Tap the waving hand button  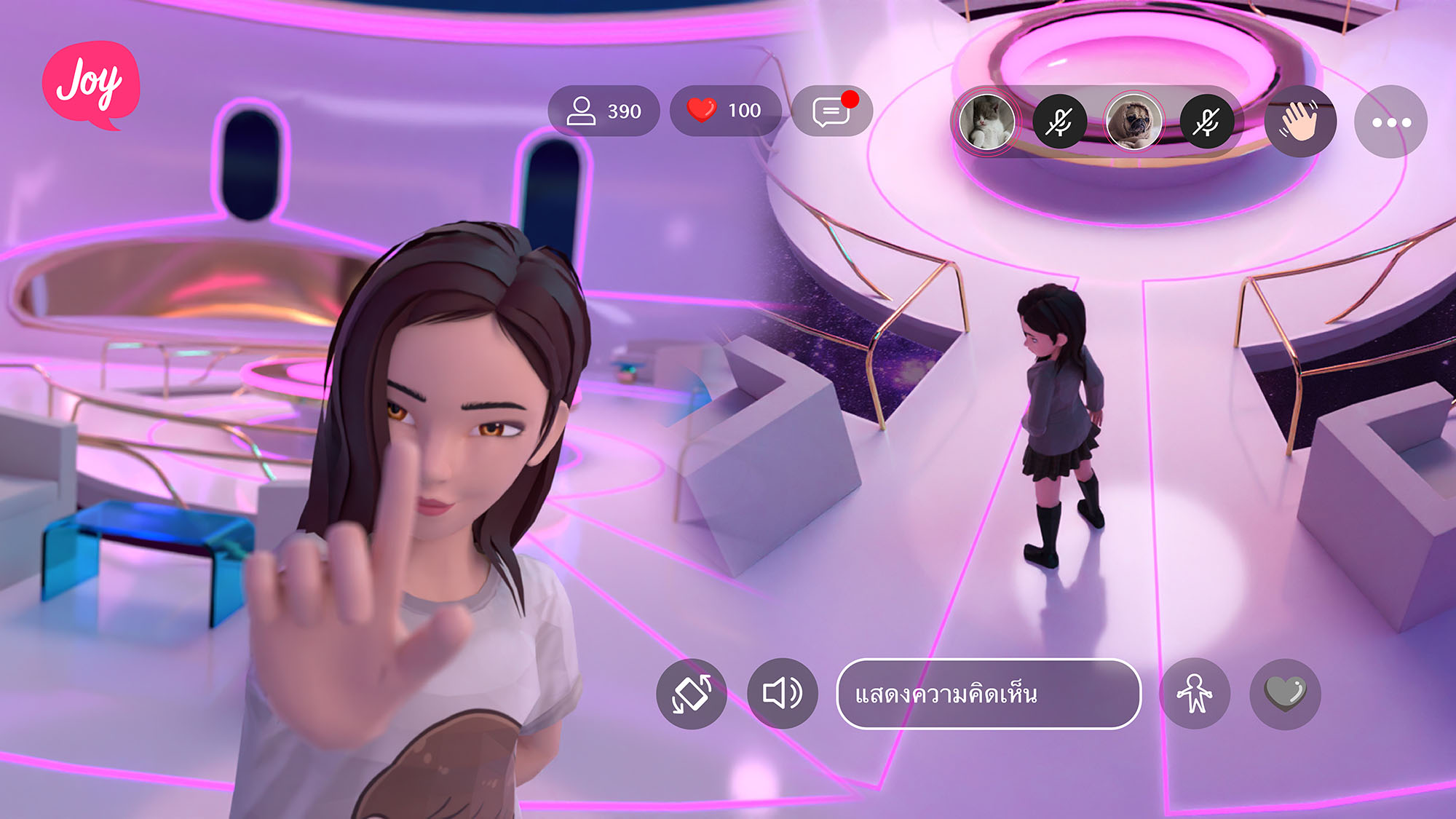tap(1300, 122)
